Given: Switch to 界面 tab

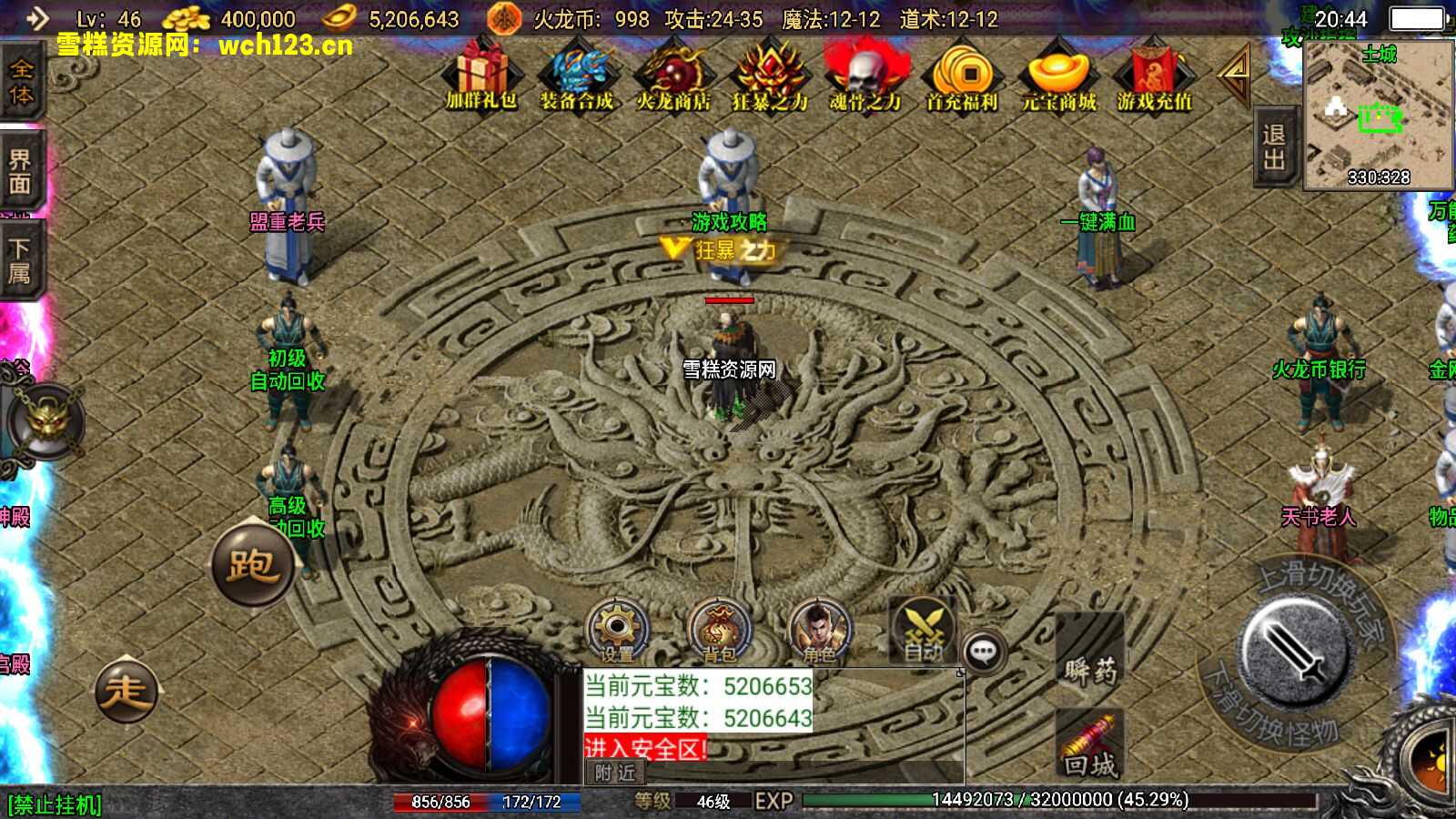Looking at the screenshot, I should (20, 172).
